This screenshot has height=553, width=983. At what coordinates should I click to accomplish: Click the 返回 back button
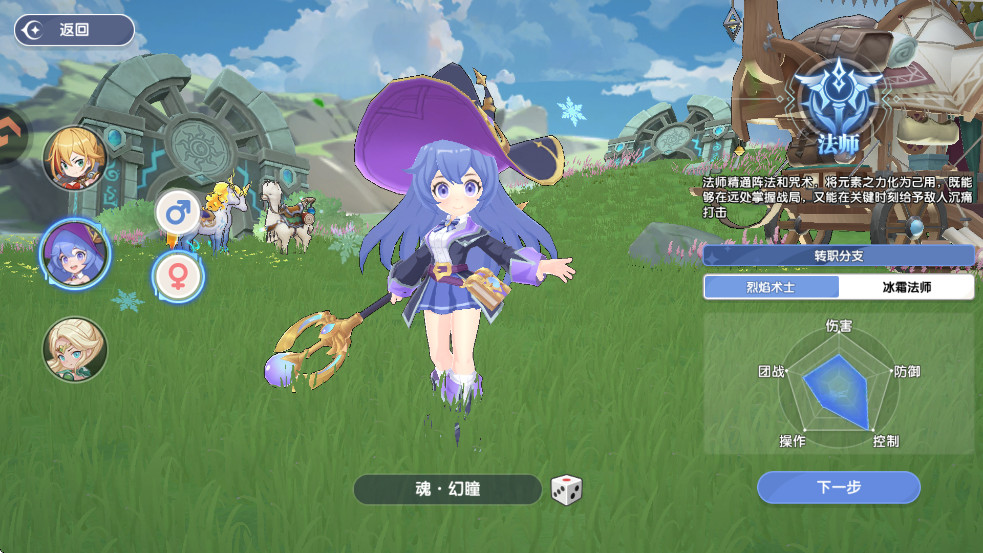(x=73, y=30)
